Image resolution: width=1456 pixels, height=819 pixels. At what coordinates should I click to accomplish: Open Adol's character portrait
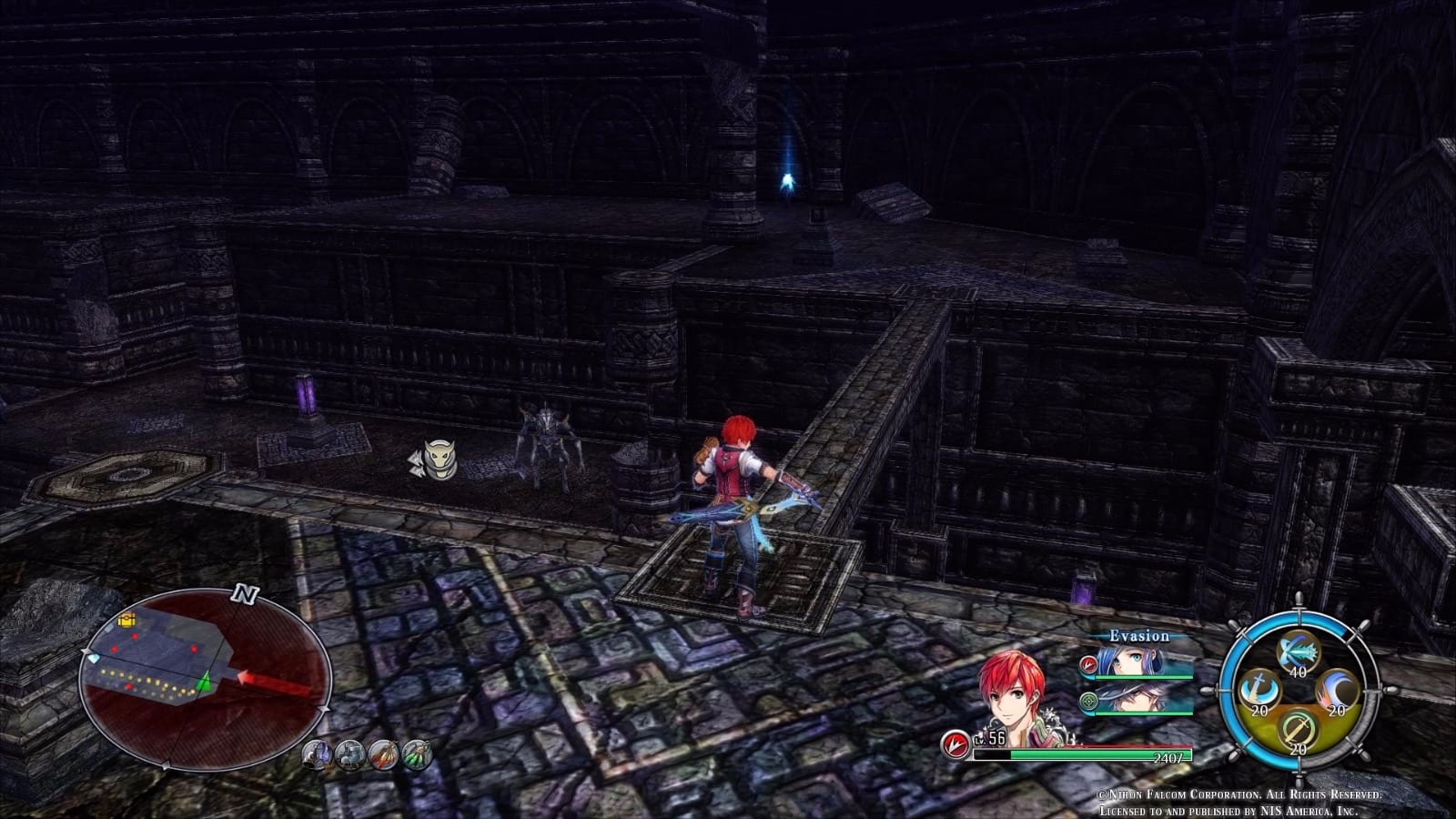tap(1010, 692)
